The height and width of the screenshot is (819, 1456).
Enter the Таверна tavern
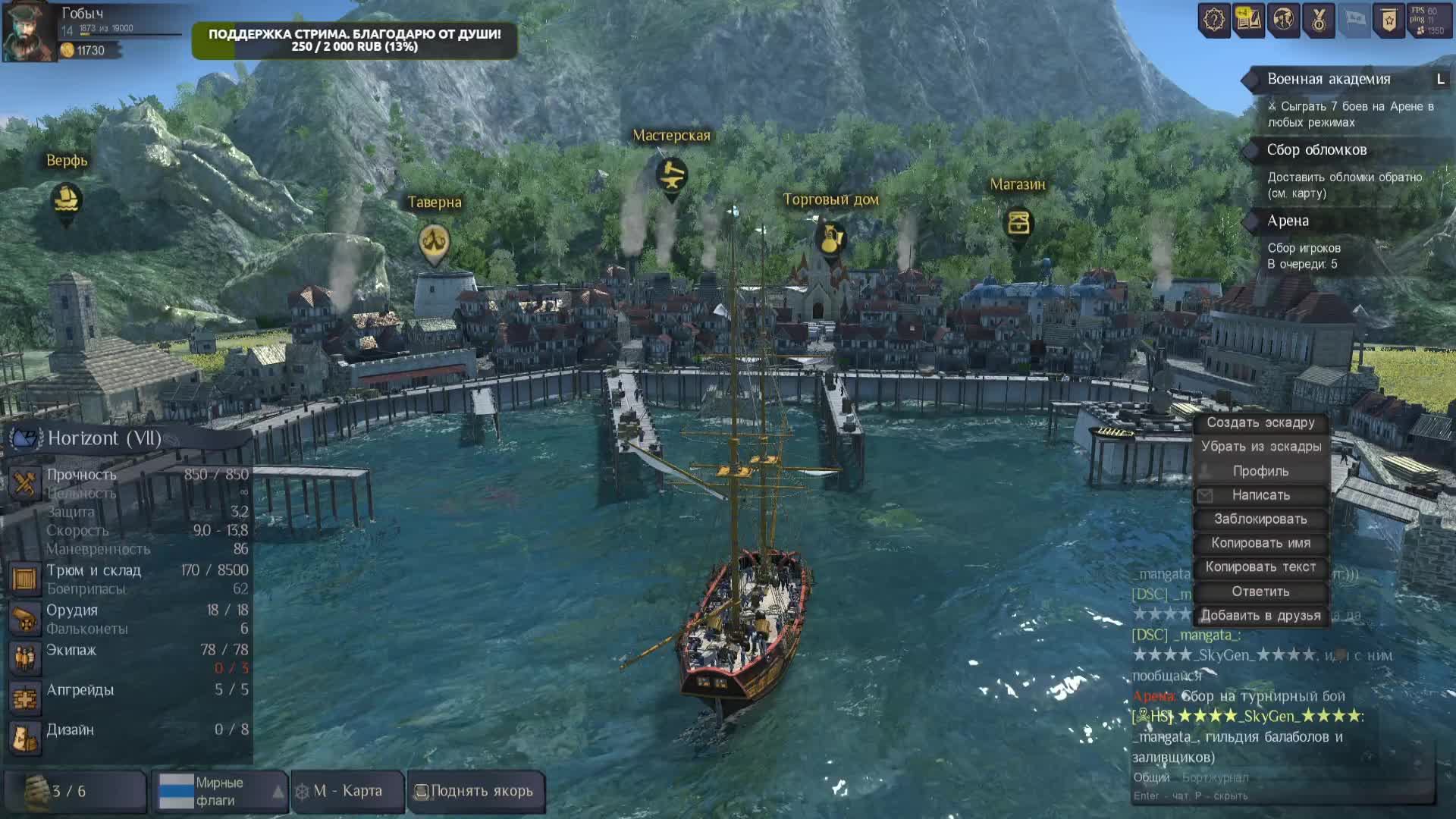[x=434, y=243]
